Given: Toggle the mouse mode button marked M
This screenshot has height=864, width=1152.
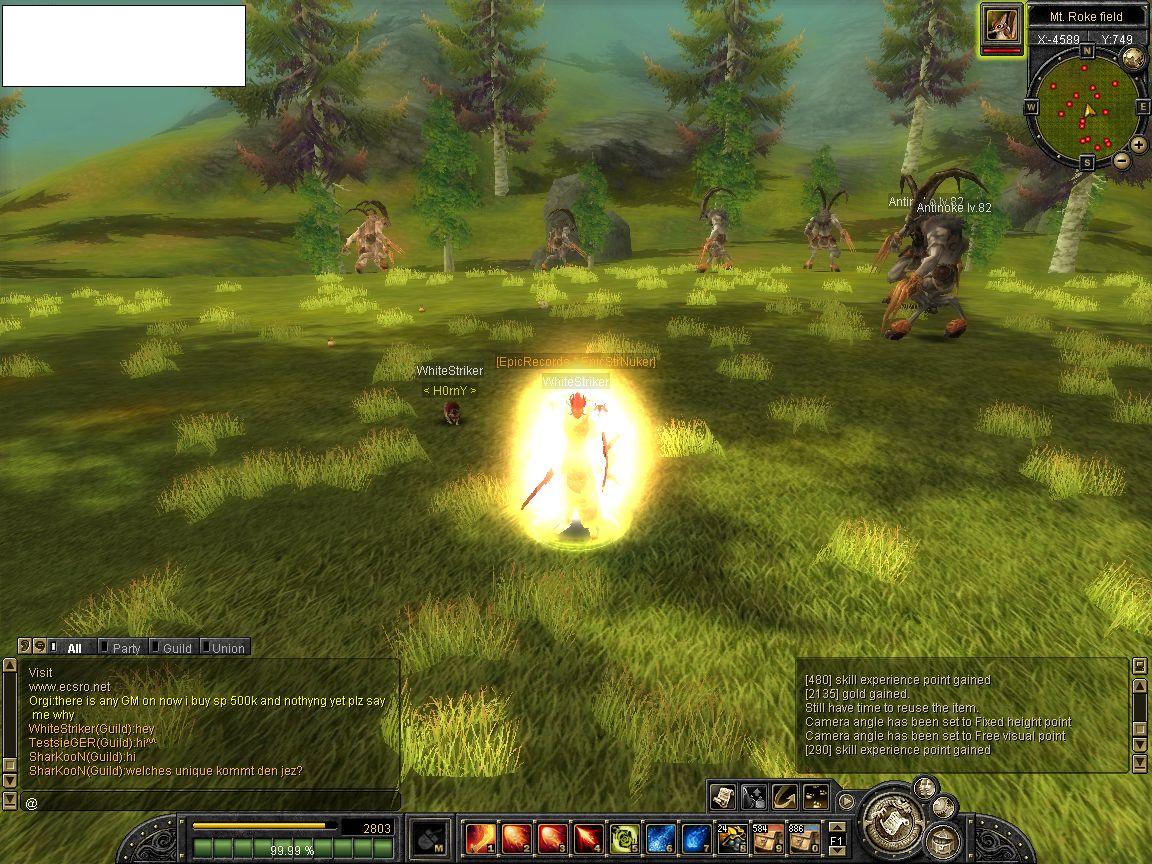Looking at the screenshot, I should (431, 838).
